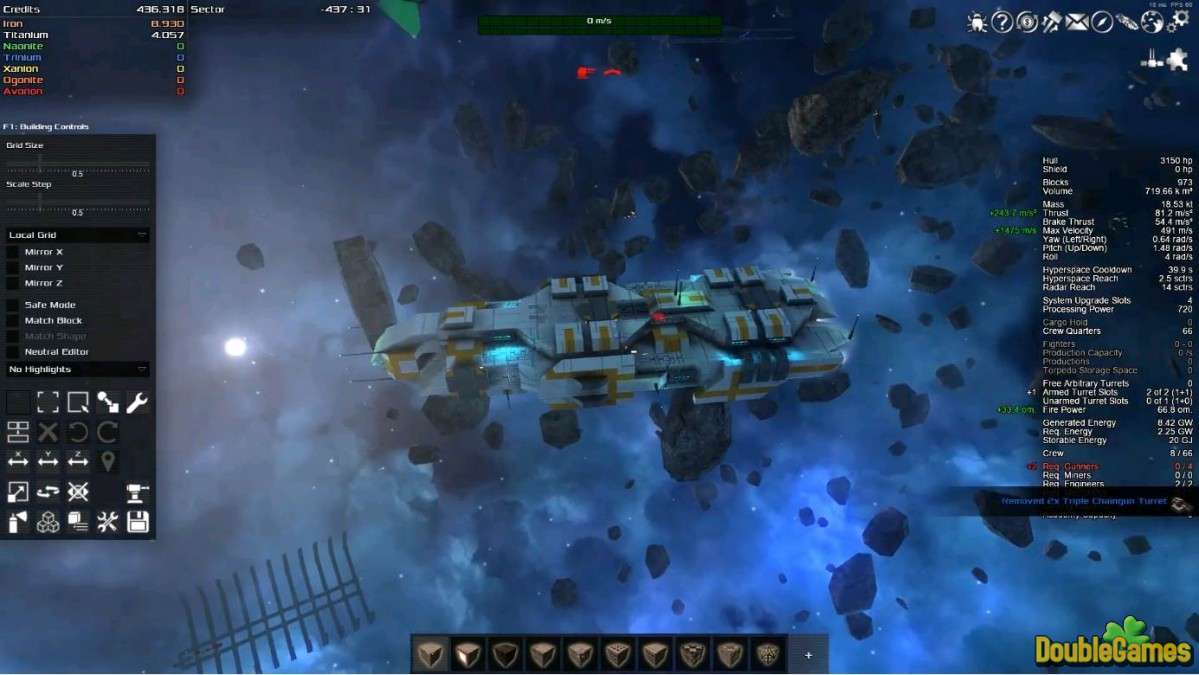Enable the Match Block checkbox
Image resolution: width=1199 pixels, height=675 pixels.
click(13, 321)
